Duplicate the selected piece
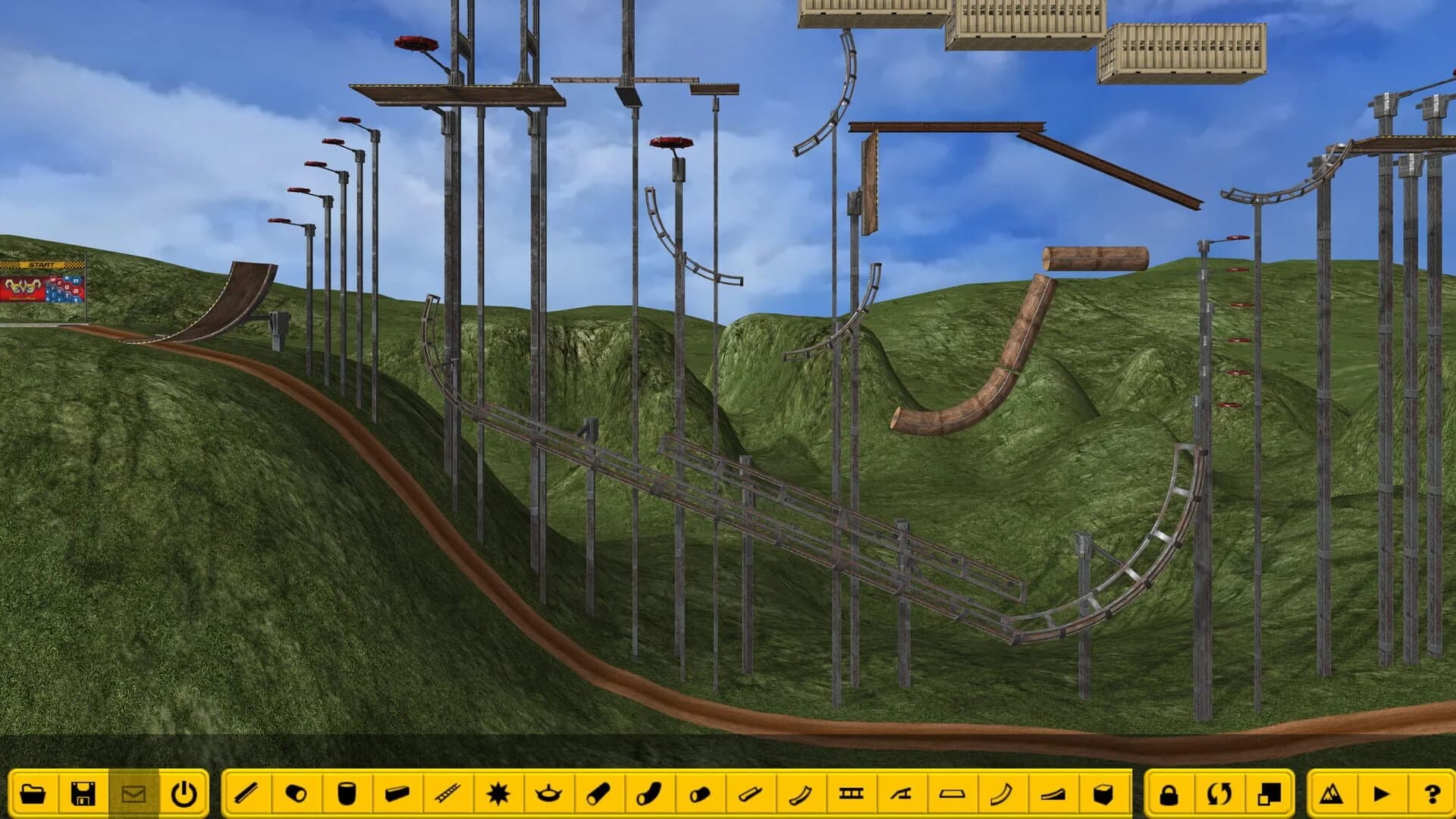1456x819 pixels. coord(1271,791)
